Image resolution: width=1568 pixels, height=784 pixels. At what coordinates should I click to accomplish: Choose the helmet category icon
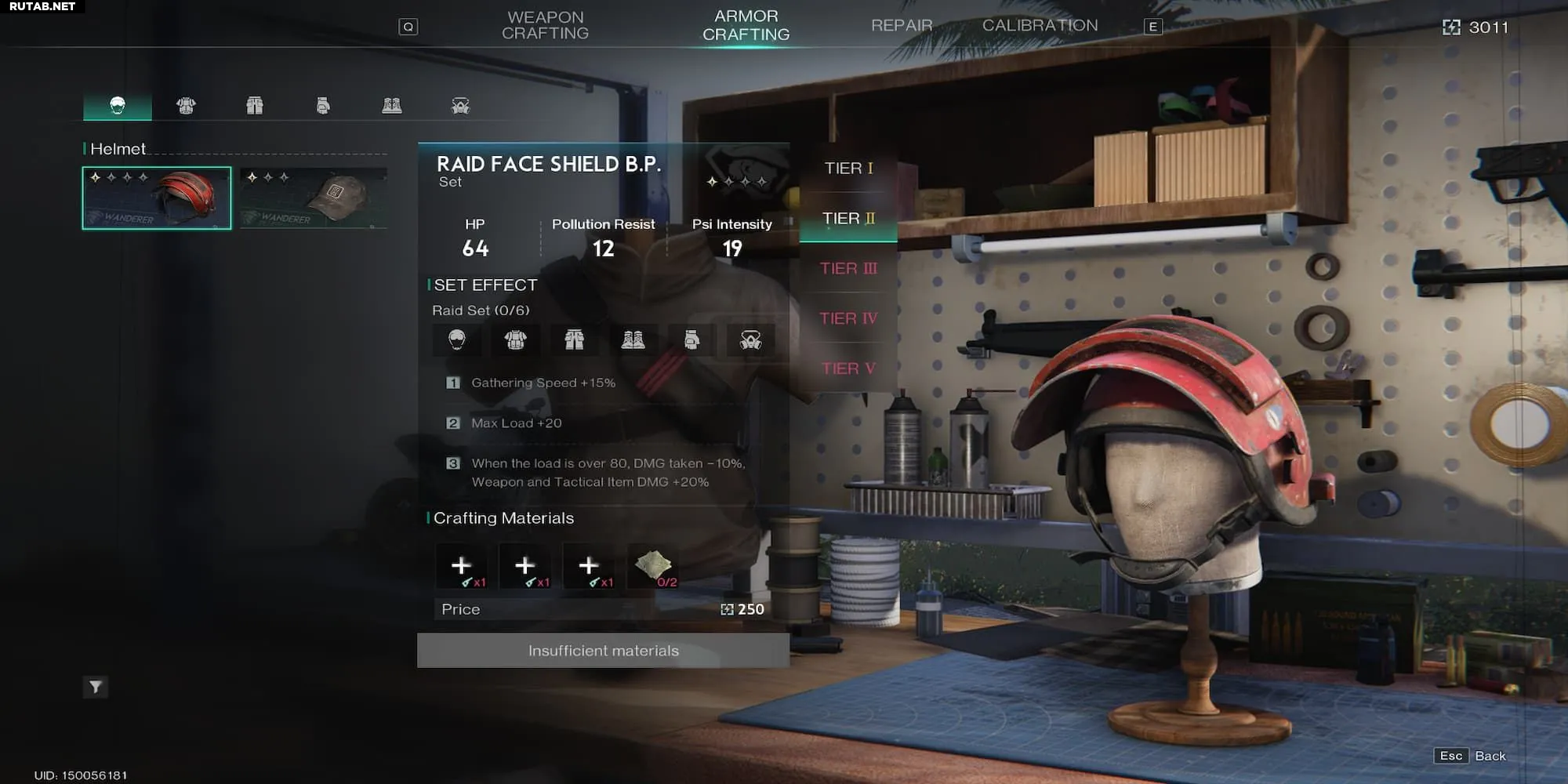[118, 106]
